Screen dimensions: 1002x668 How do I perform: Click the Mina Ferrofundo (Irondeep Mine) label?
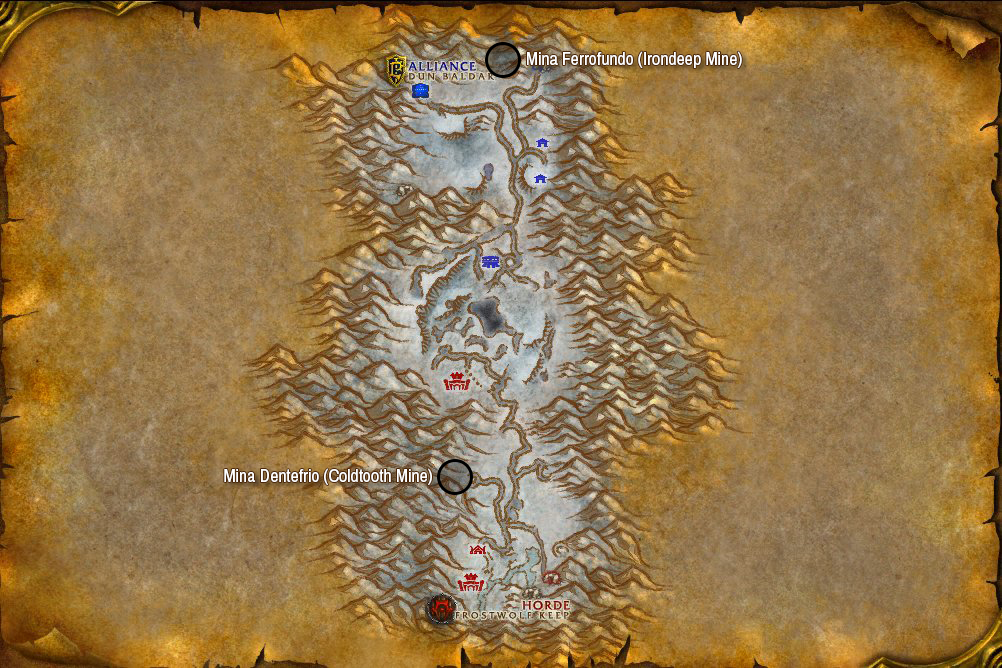[634, 60]
